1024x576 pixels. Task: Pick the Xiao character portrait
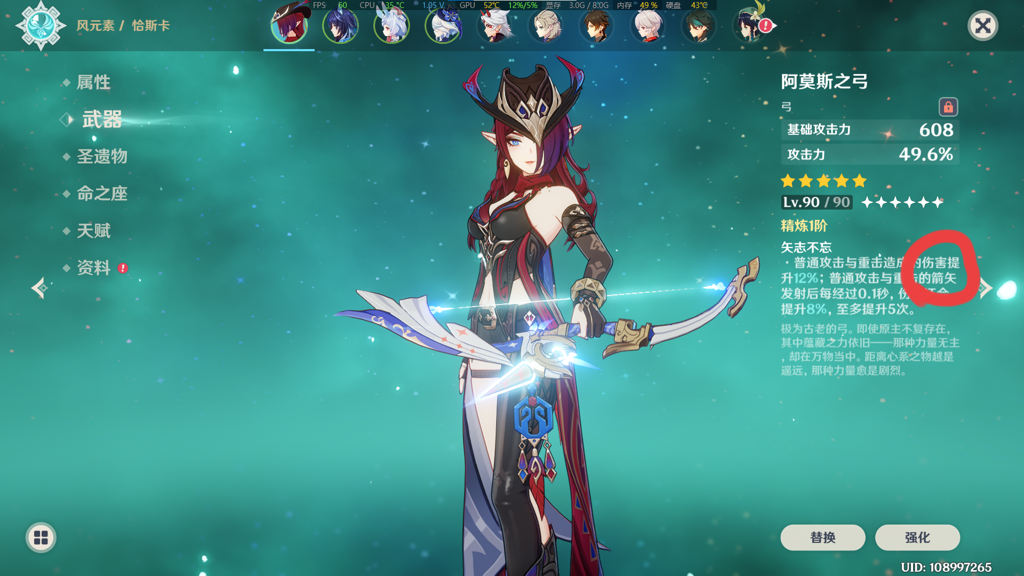coord(699,26)
